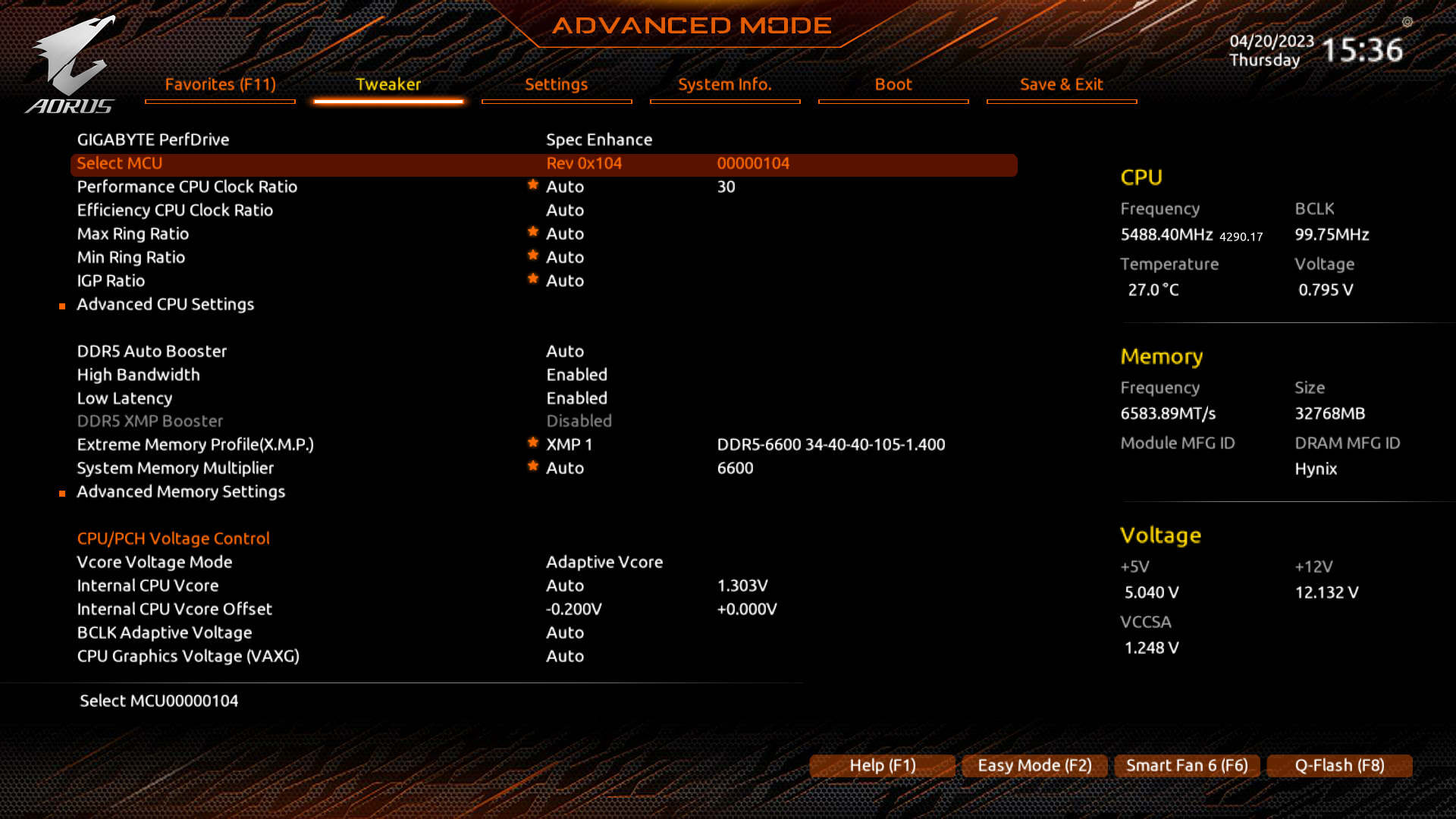Select the GIGABYTE PerfDrive option
This screenshot has height=819, width=1456.
[x=153, y=140]
